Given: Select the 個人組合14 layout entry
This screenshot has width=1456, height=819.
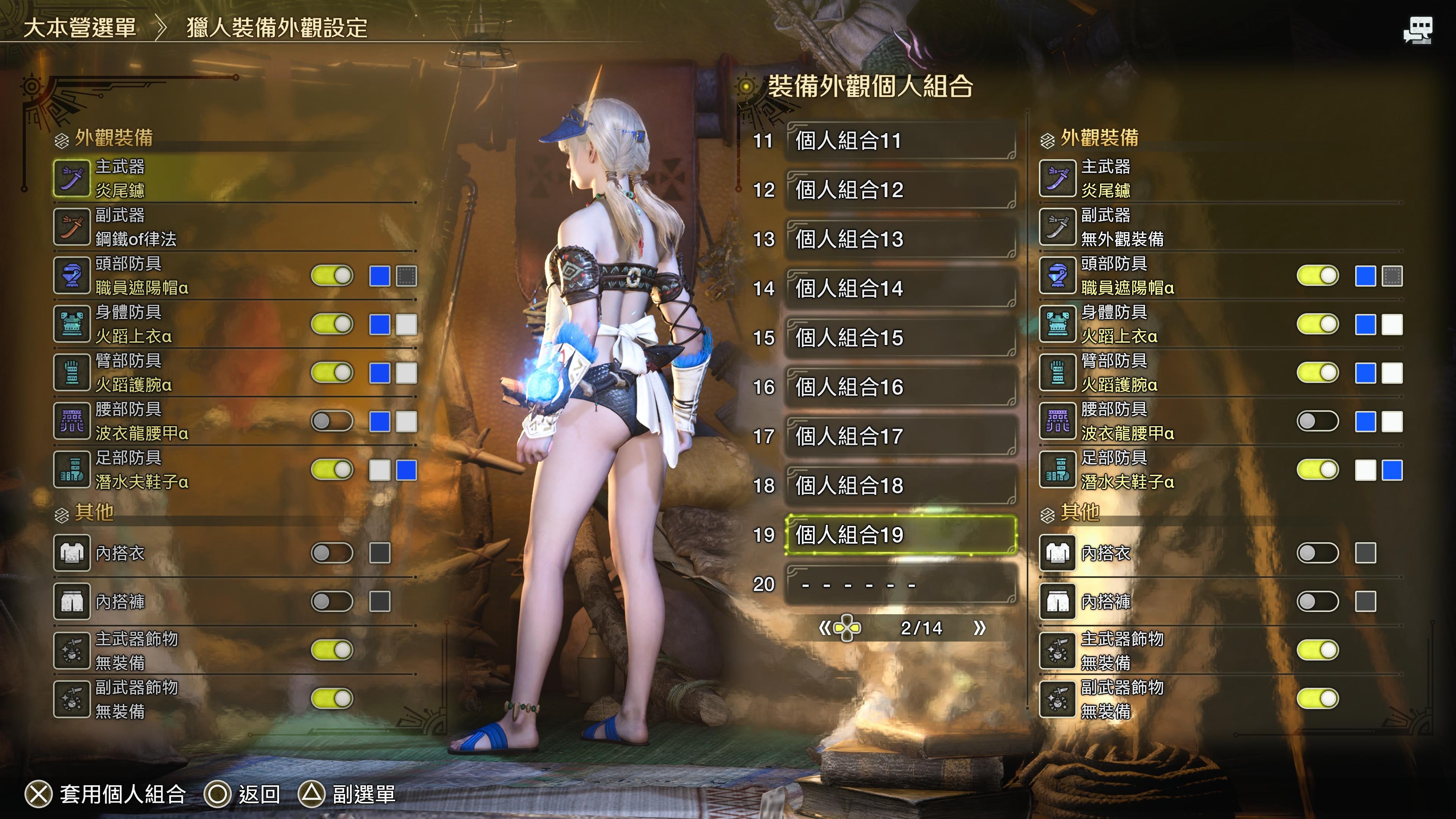Looking at the screenshot, I should tap(901, 288).
